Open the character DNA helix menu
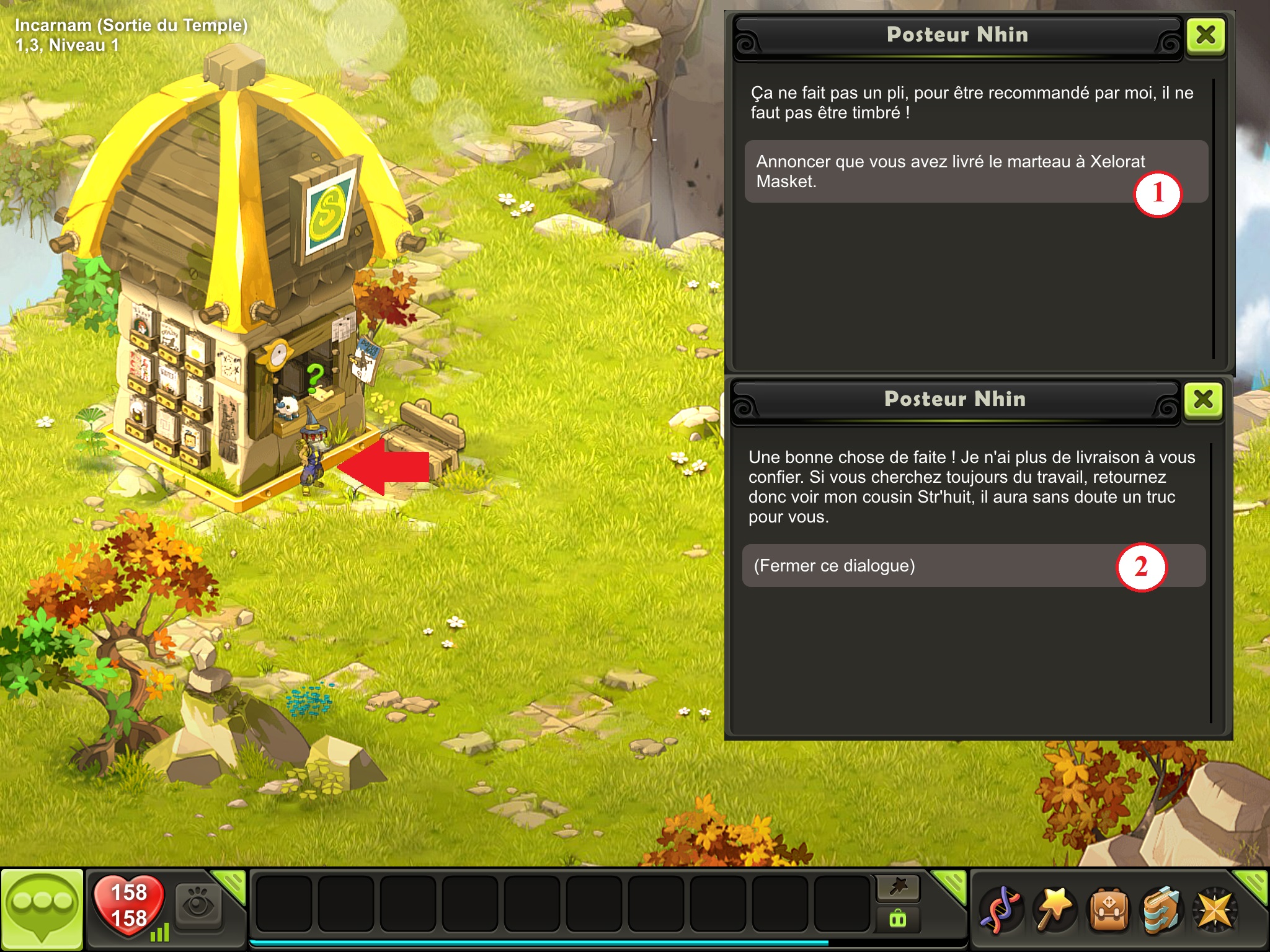The height and width of the screenshot is (952, 1270). (x=1000, y=910)
